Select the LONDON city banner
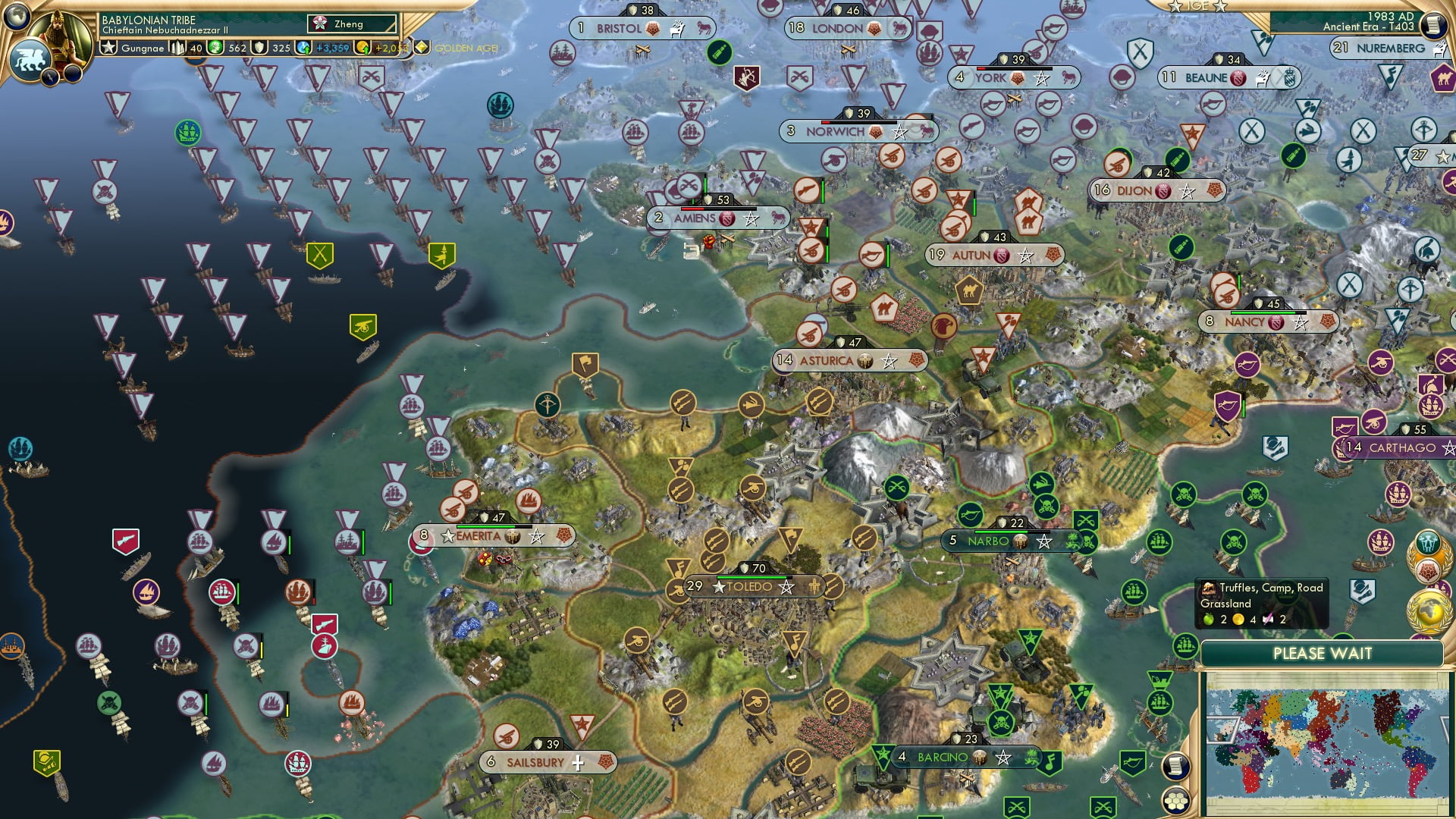Screen dimensions: 1456x819 pyautogui.click(x=836, y=28)
